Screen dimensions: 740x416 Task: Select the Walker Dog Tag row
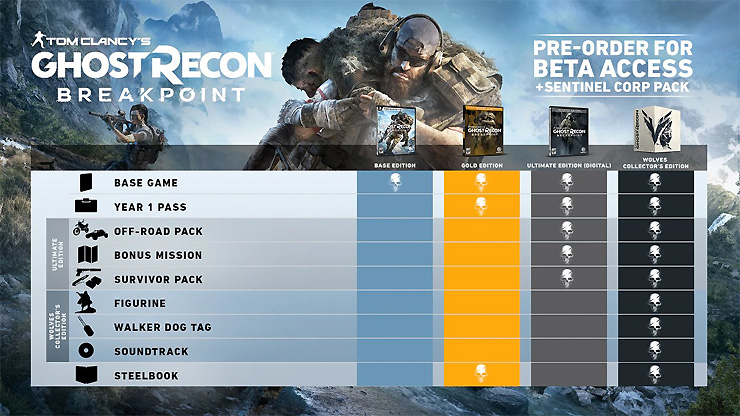coord(163,327)
